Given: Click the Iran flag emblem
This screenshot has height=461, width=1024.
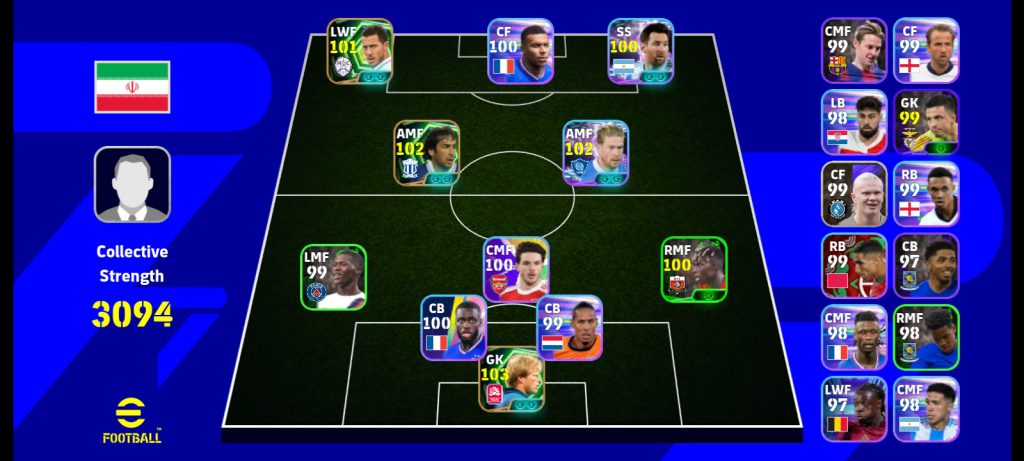Looking at the screenshot, I should [132, 87].
